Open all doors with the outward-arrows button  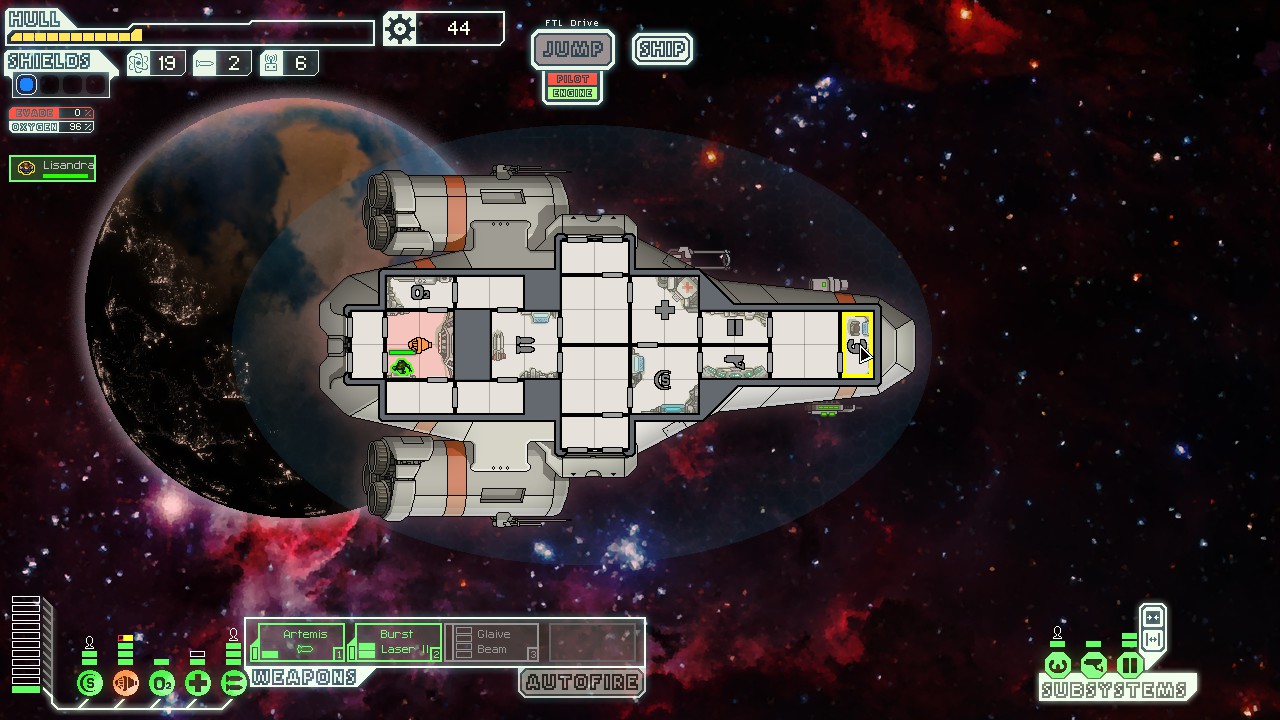coord(1153,640)
